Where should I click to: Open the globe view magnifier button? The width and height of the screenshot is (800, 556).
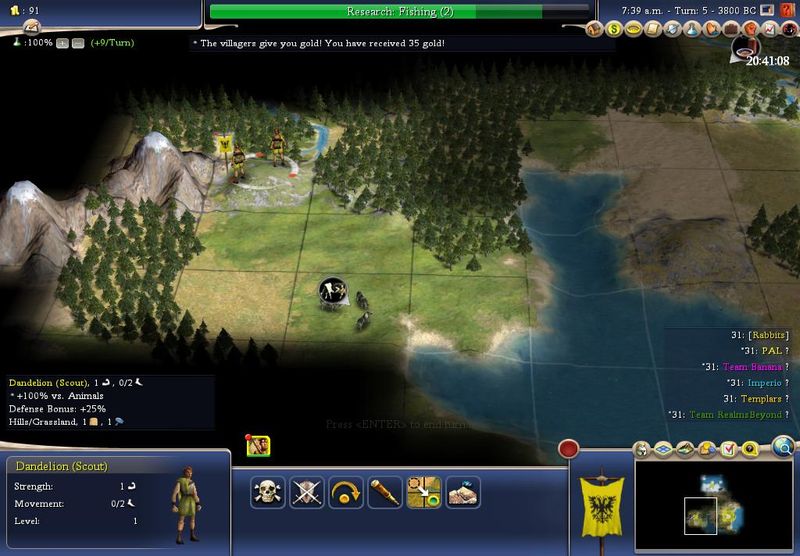783,446
